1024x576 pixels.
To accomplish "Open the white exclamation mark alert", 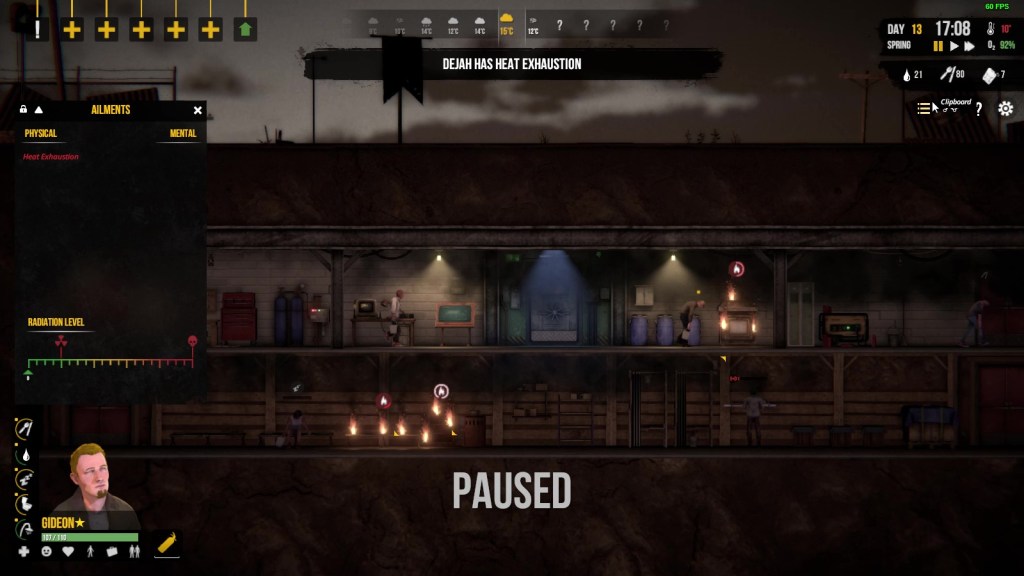I will point(38,29).
